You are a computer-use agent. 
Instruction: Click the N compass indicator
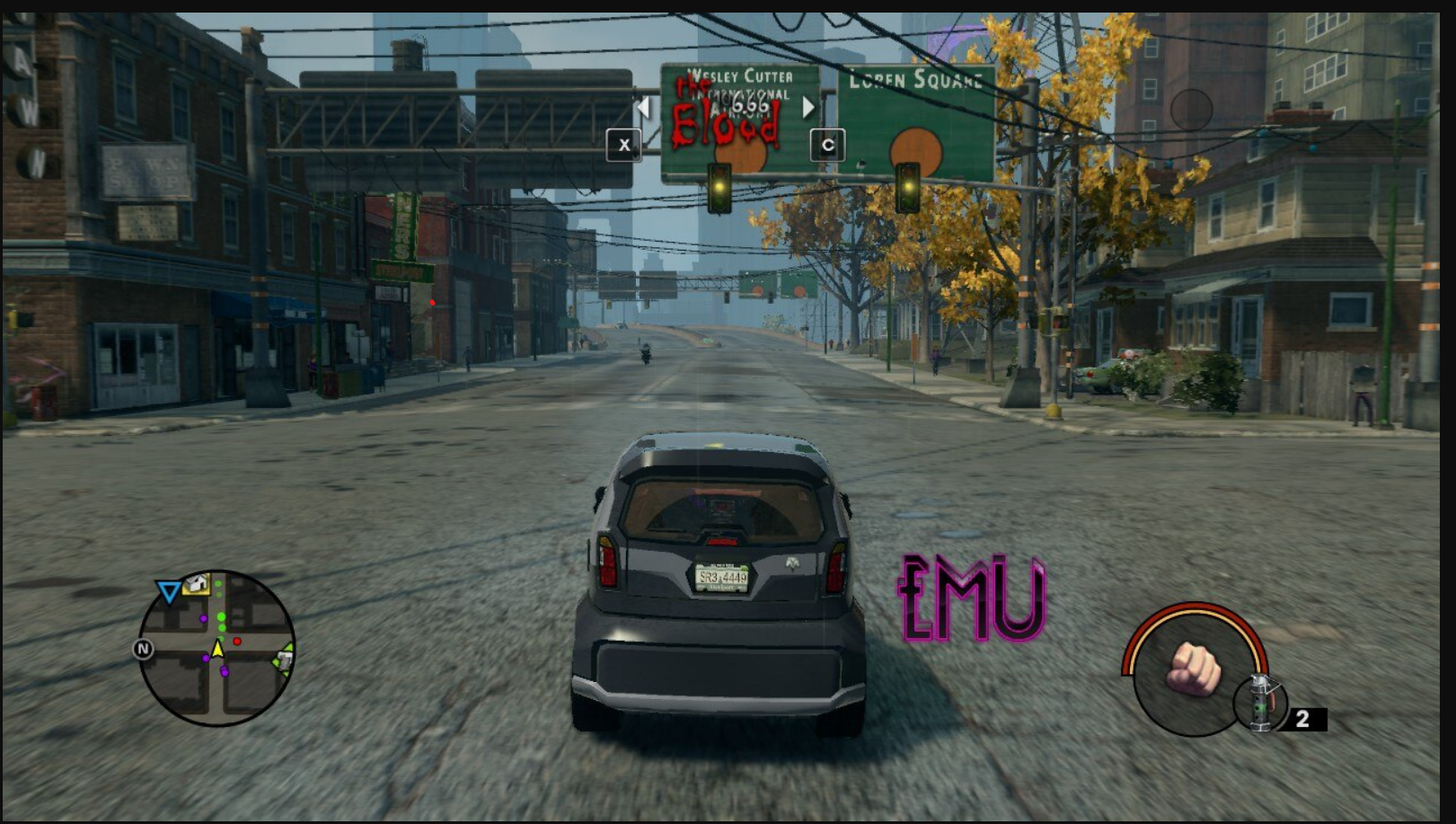(x=143, y=649)
